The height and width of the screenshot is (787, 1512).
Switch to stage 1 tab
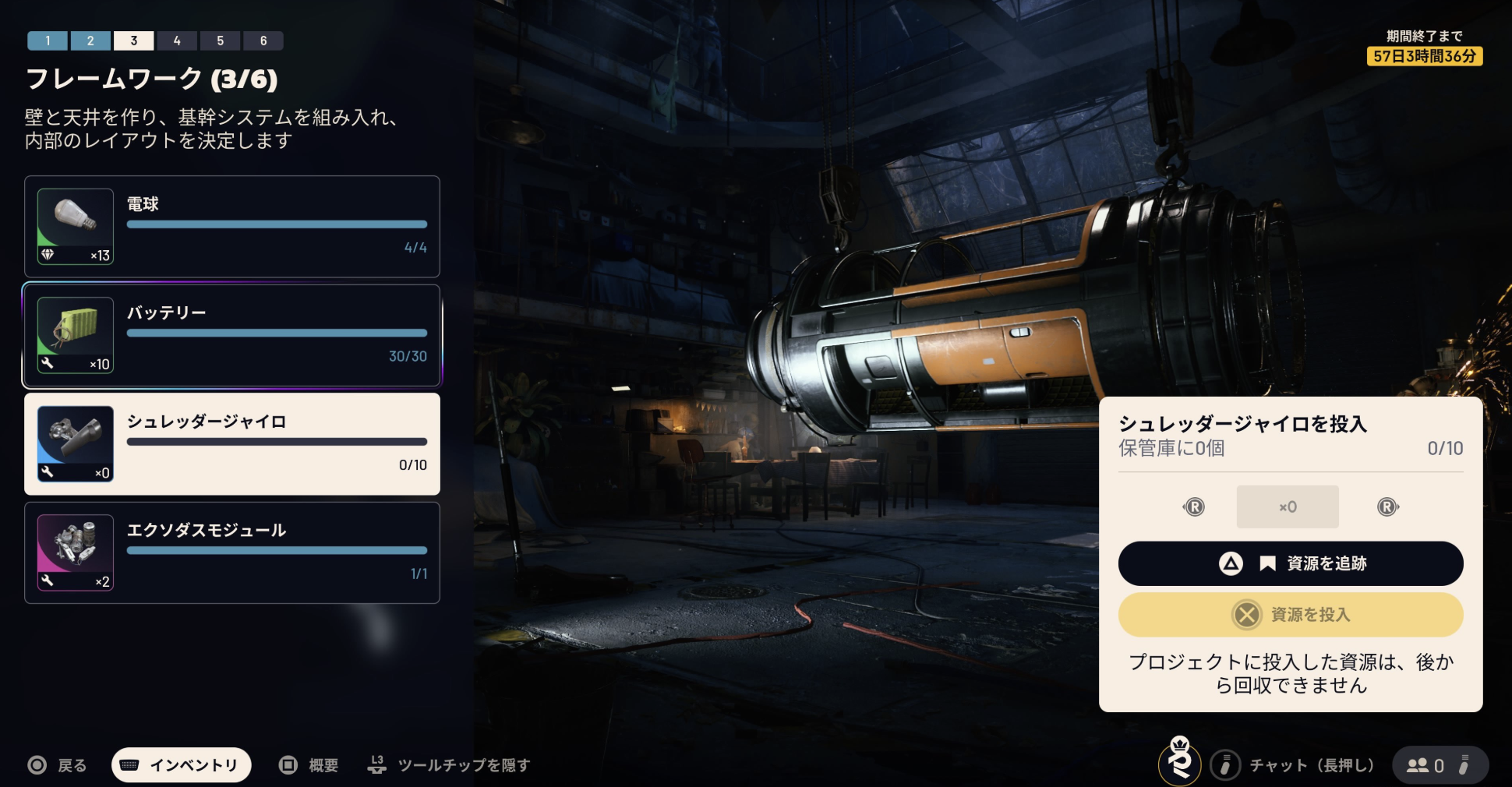48,41
